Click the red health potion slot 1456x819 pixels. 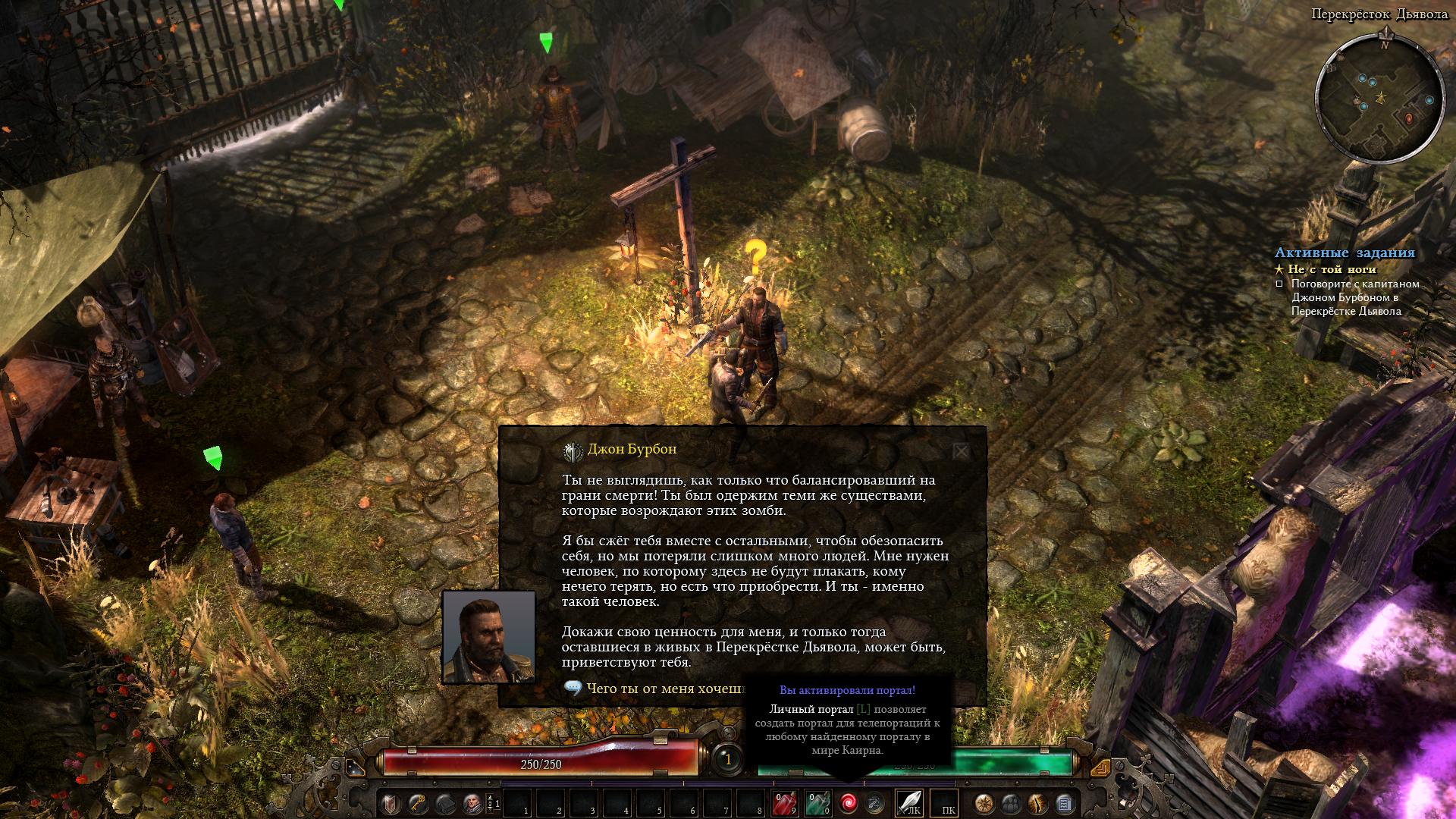click(x=784, y=803)
